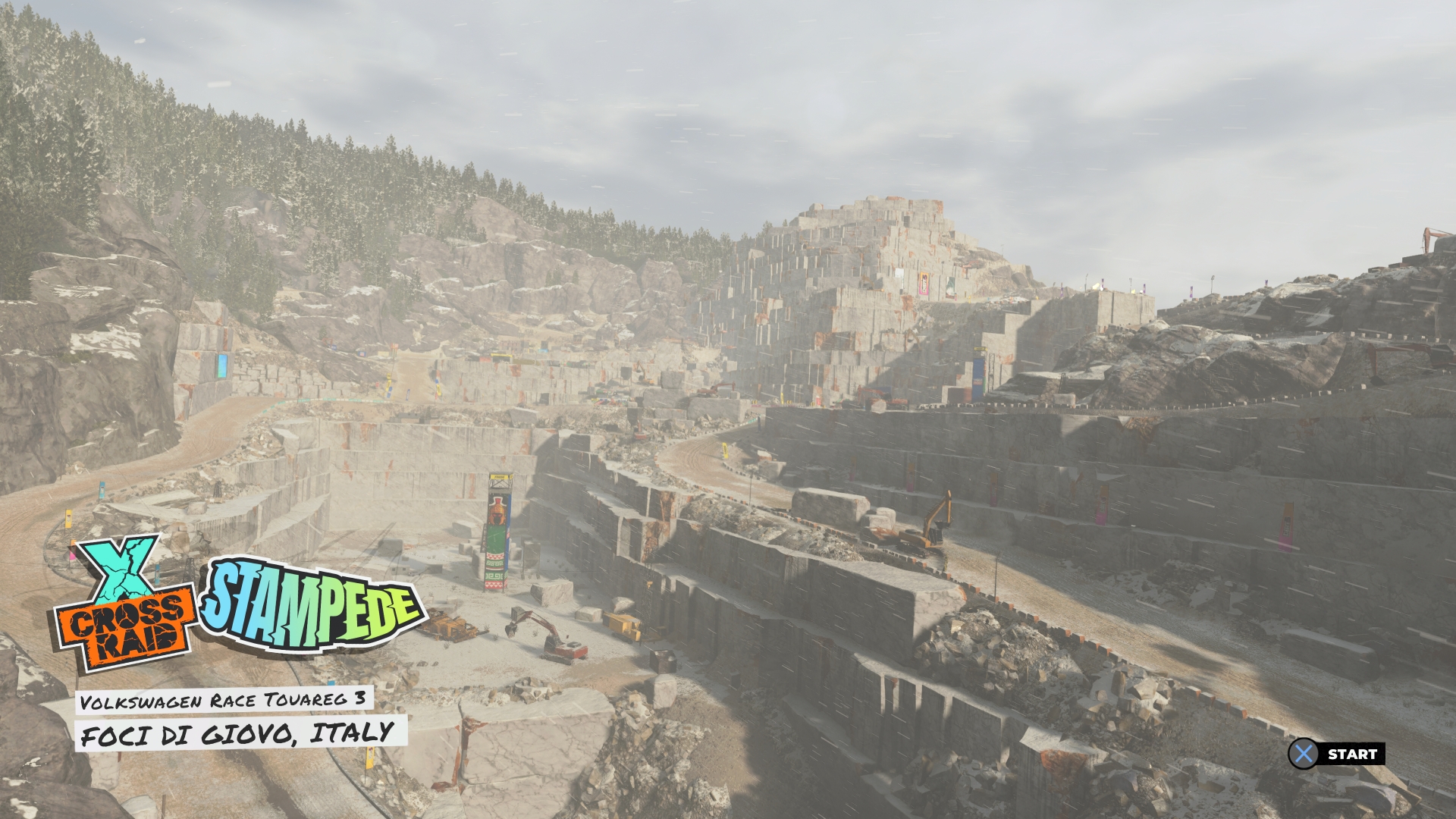Toggle the purple banner on the right quarry terrace
Viewport: 1456px width, 819px height.
click(x=1287, y=527)
